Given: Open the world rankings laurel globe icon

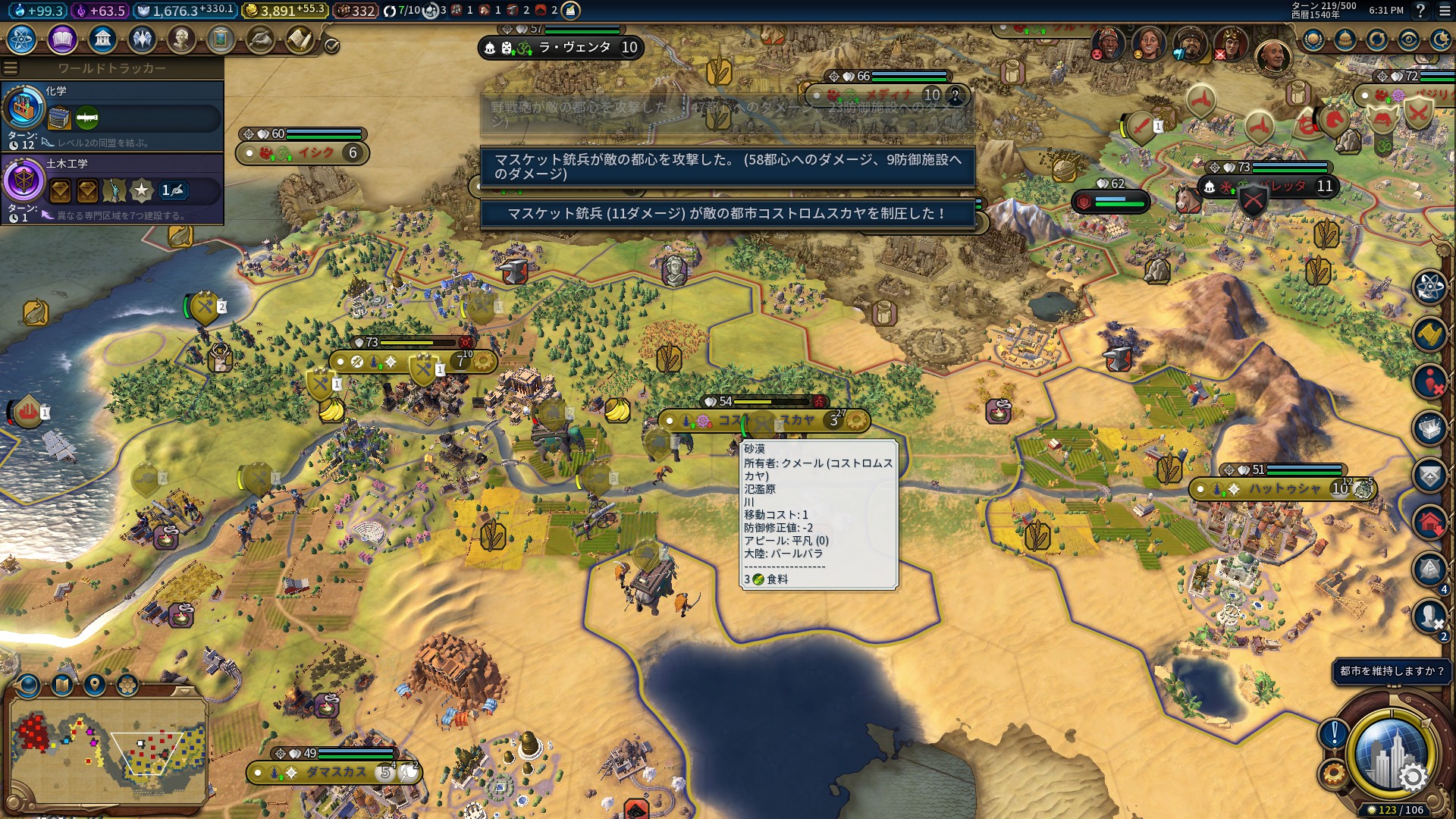Looking at the screenshot, I should coord(1313,39).
